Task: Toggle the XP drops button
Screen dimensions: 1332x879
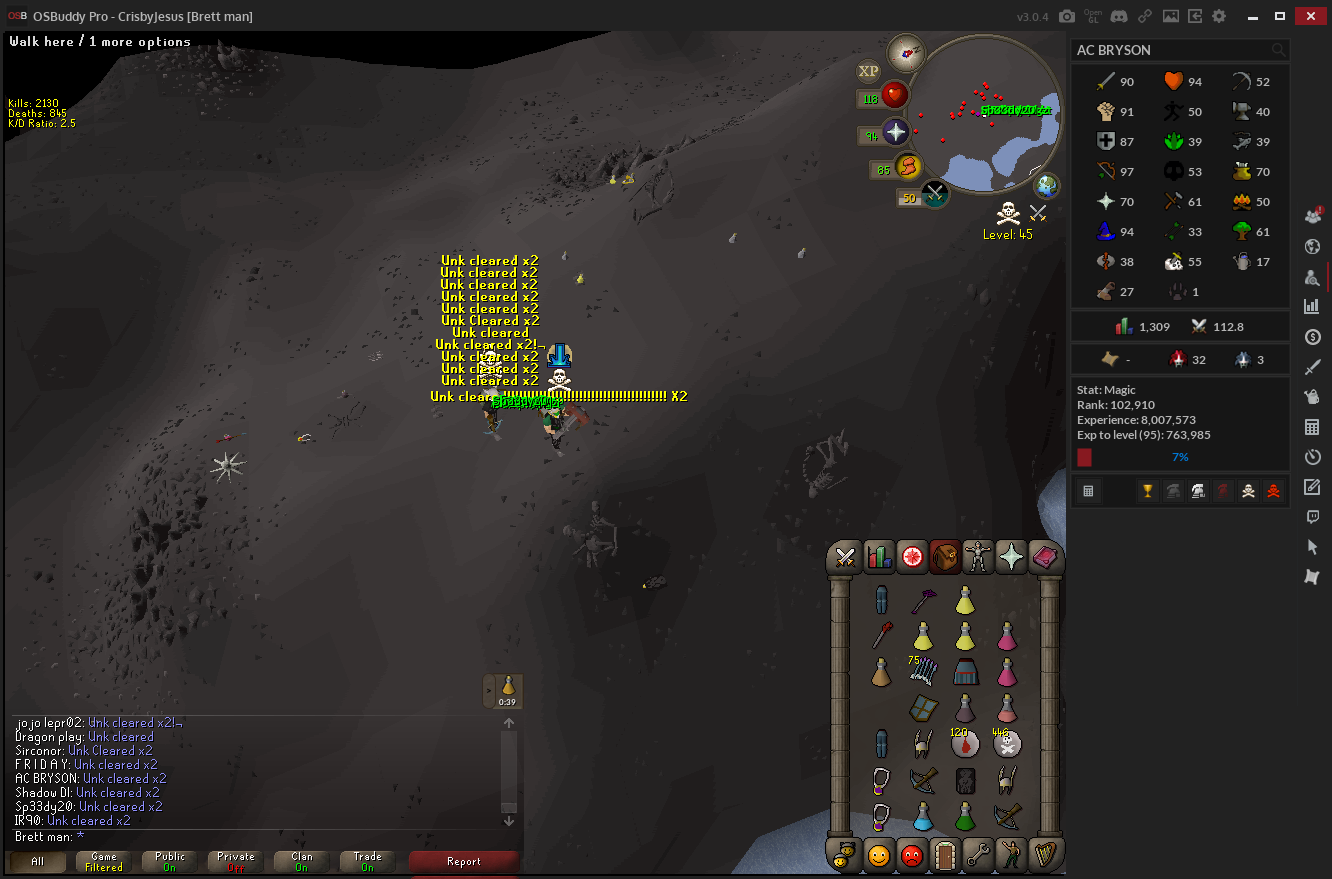Action: (x=868, y=71)
